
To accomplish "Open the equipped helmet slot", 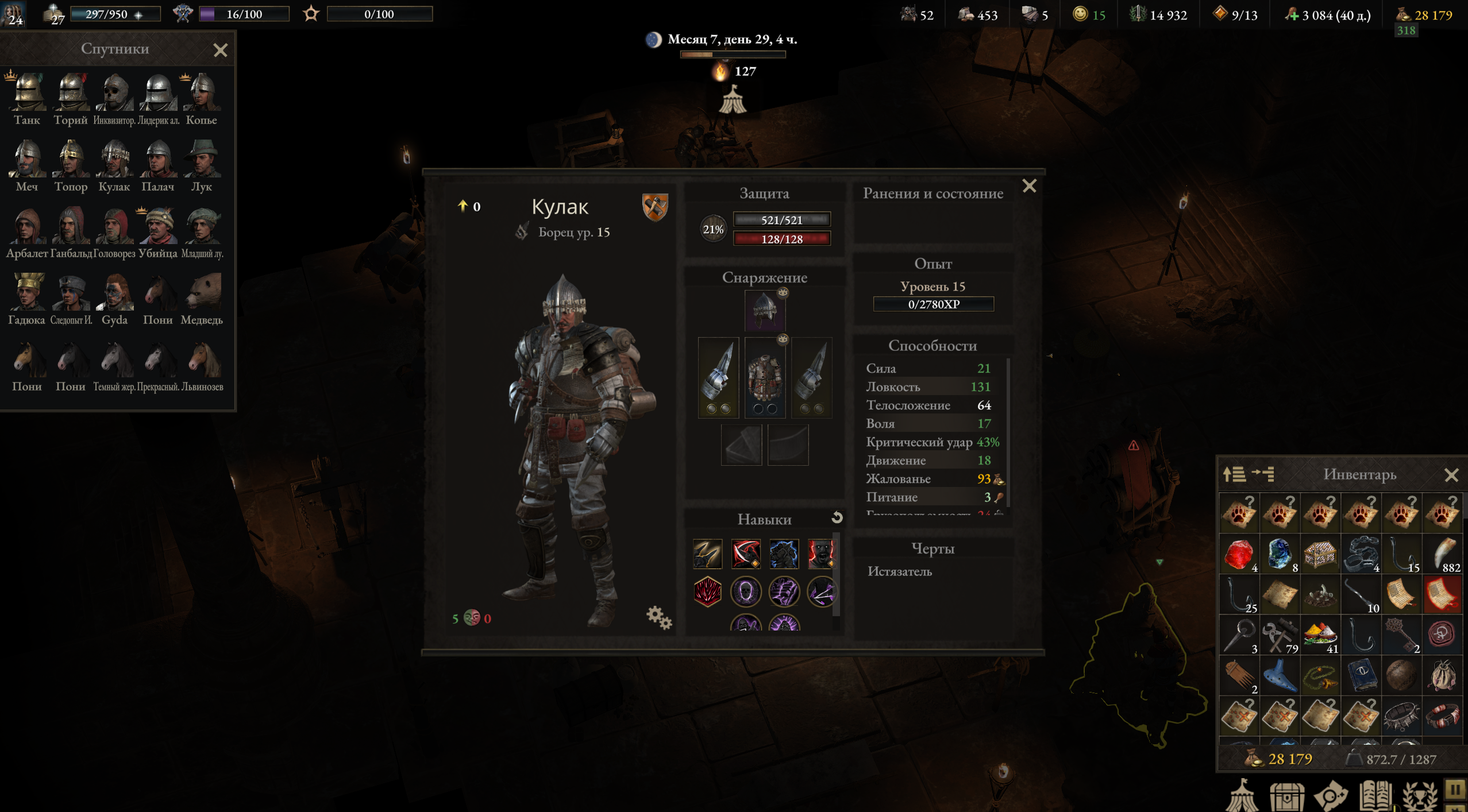I will tap(764, 310).
